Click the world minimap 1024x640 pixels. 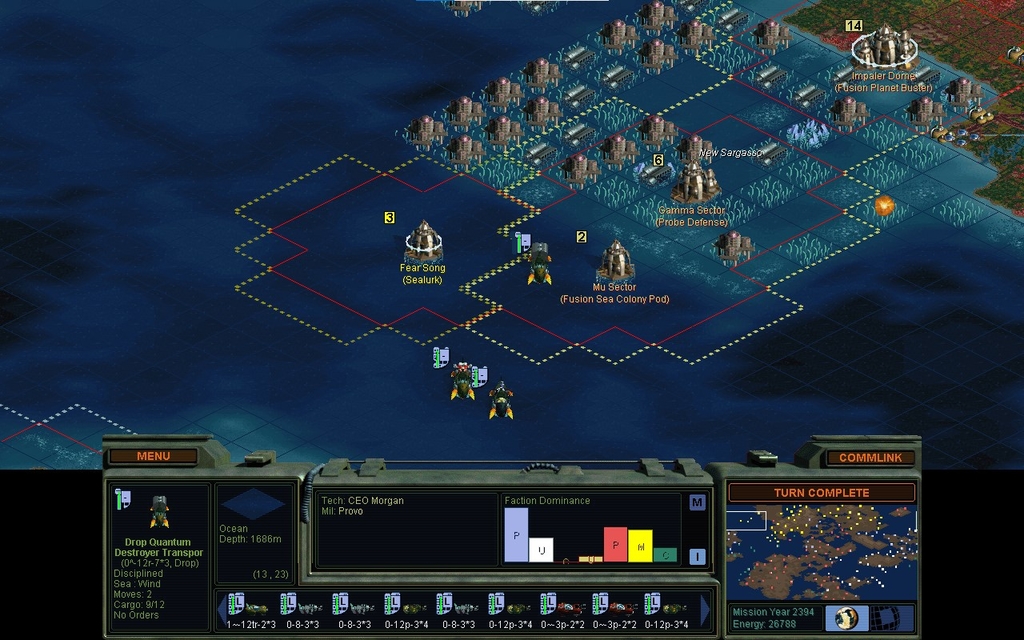pos(821,551)
